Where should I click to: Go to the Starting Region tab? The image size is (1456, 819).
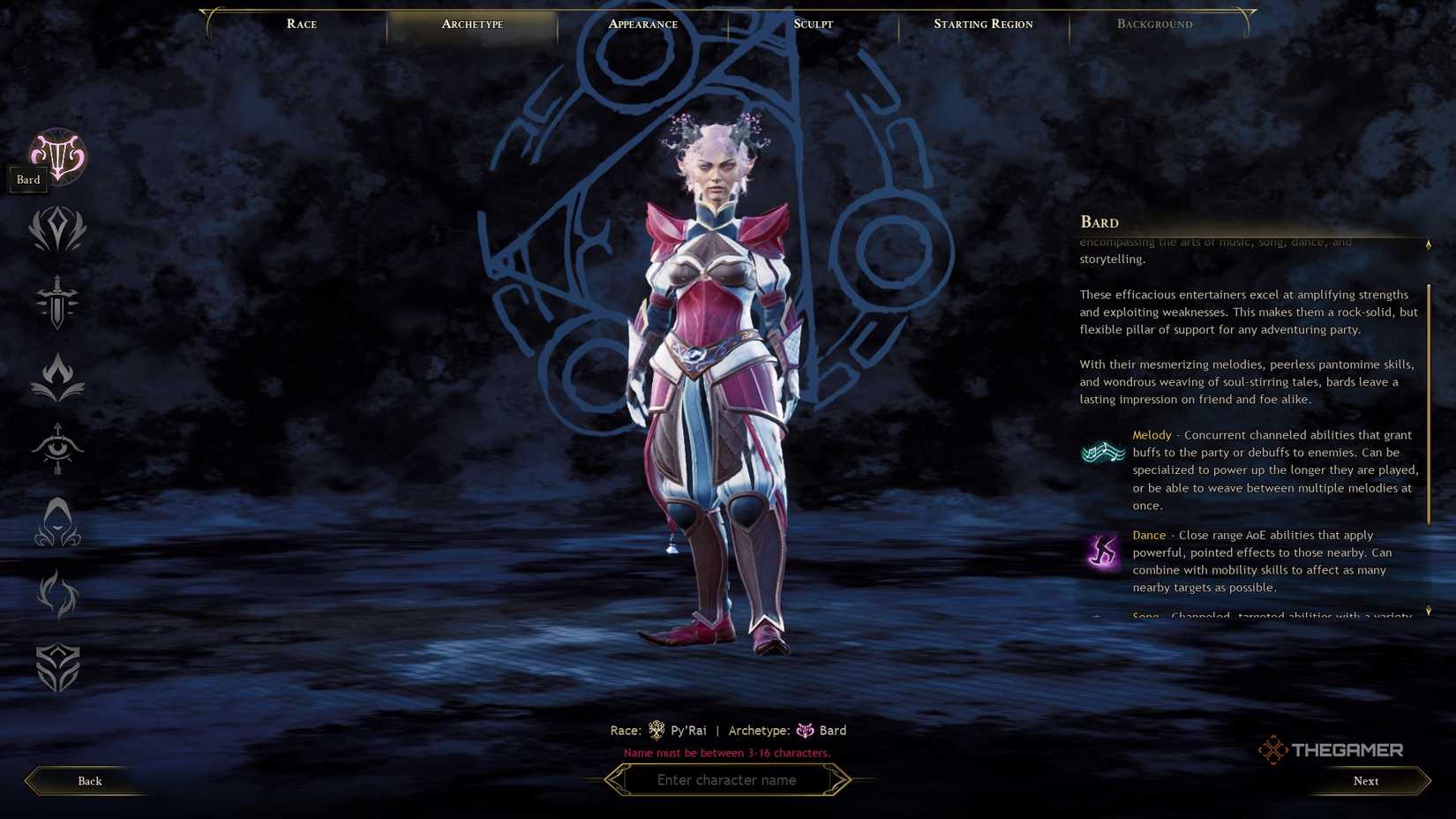coord(983,24)
